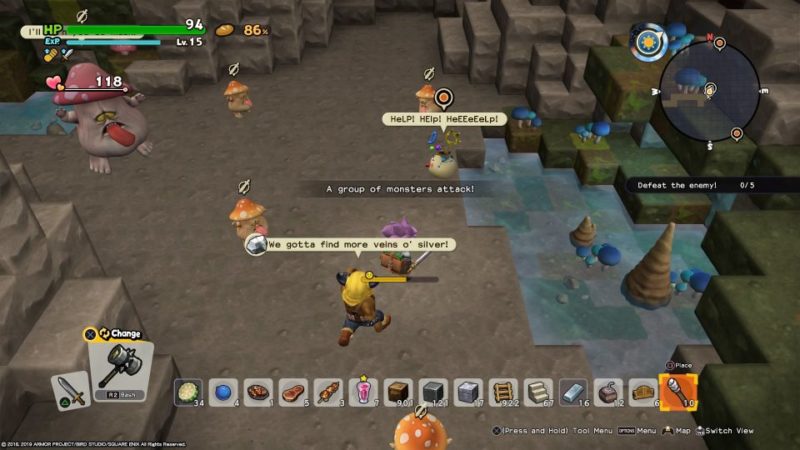
Task: Select the wooden ladder hotbar slot
Action: click(502, 391)
